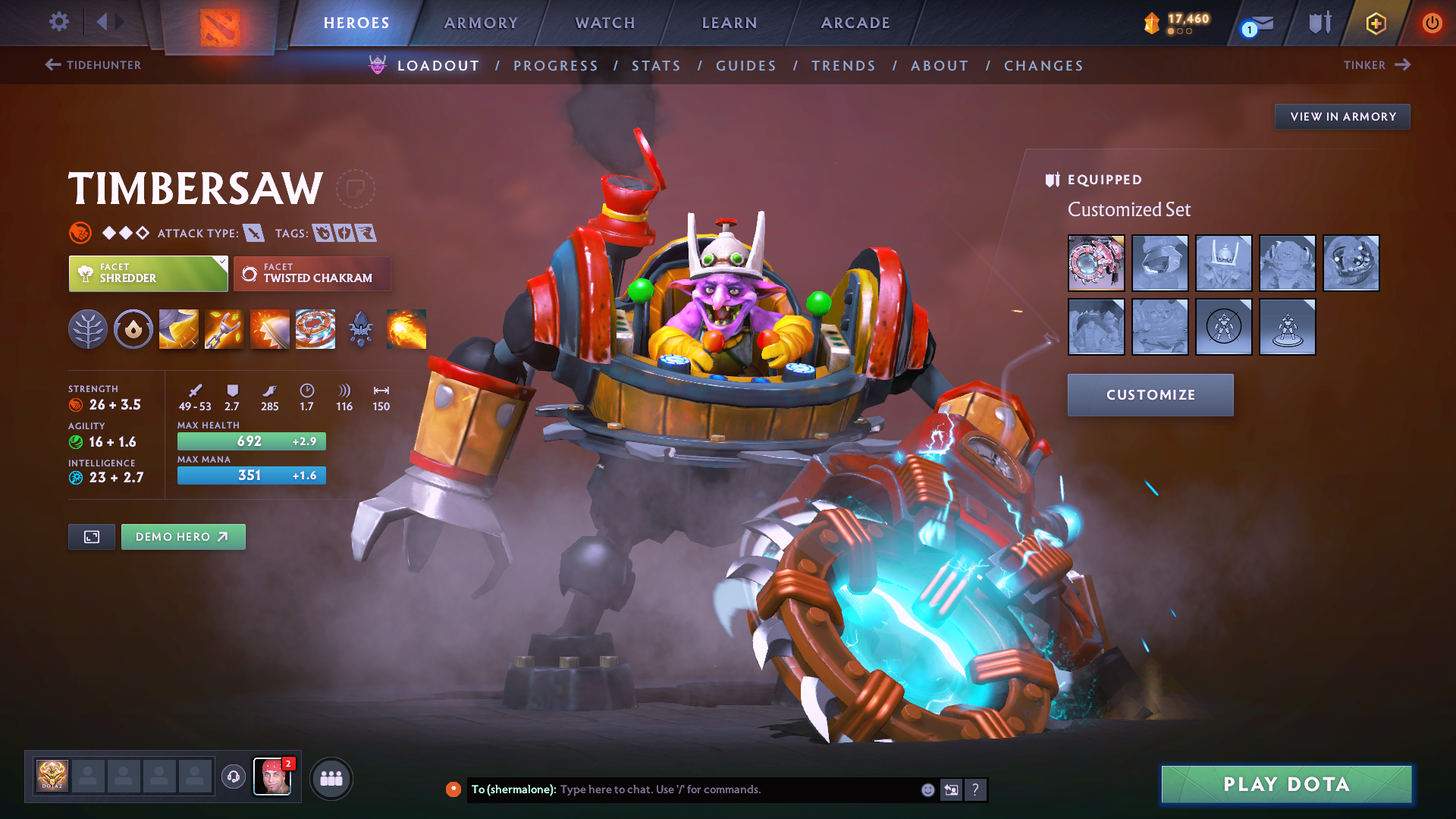1456x819 pixels.
Task: Select the equipped saw blade item slot
Action: point(1096,263)
